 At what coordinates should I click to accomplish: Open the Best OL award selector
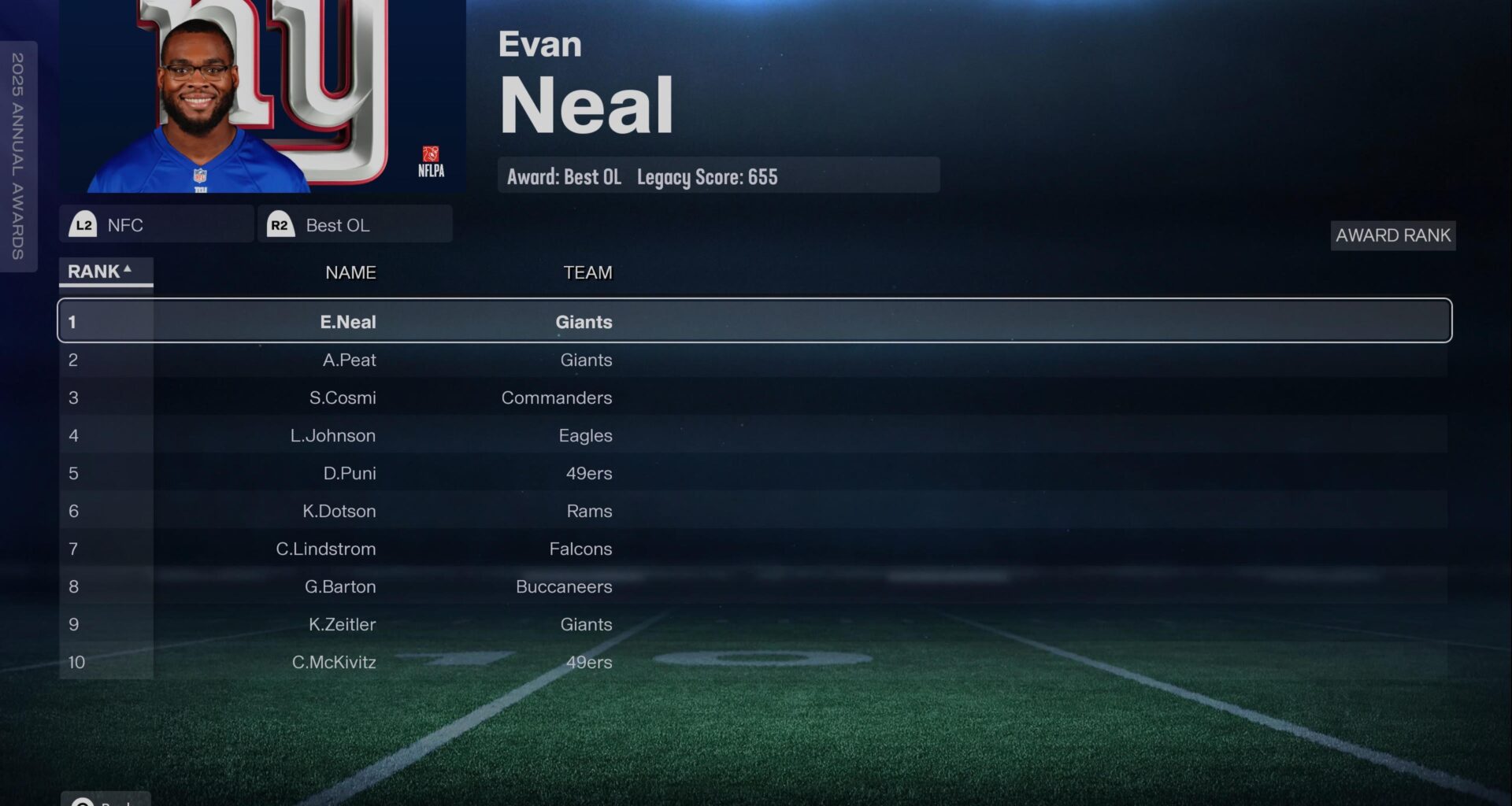(x=354, y=225)
